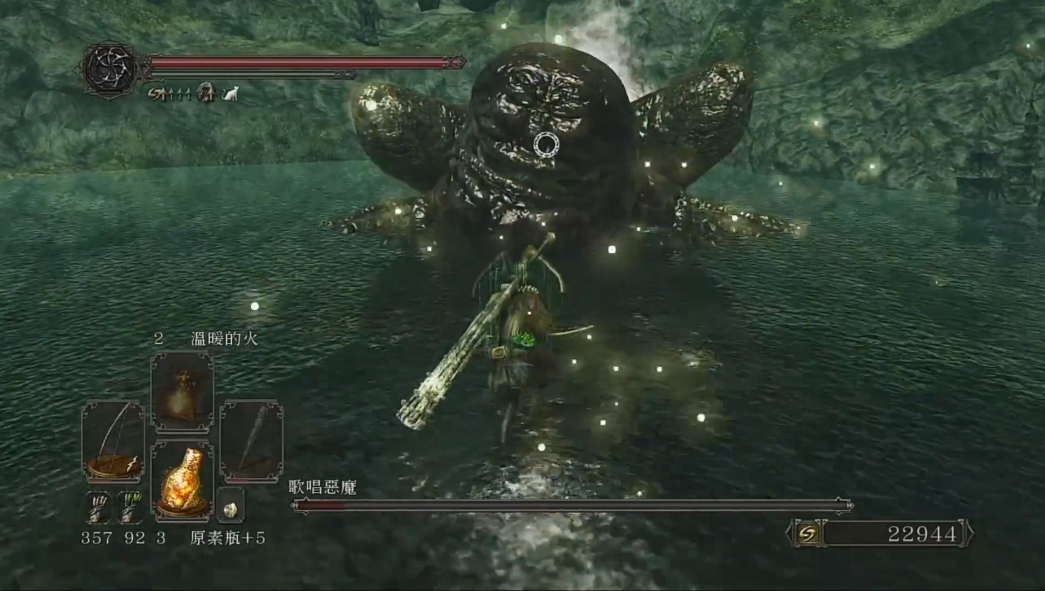Click the covenant emblem beside the health bar

pyautogui.click(x=111, y=68)
